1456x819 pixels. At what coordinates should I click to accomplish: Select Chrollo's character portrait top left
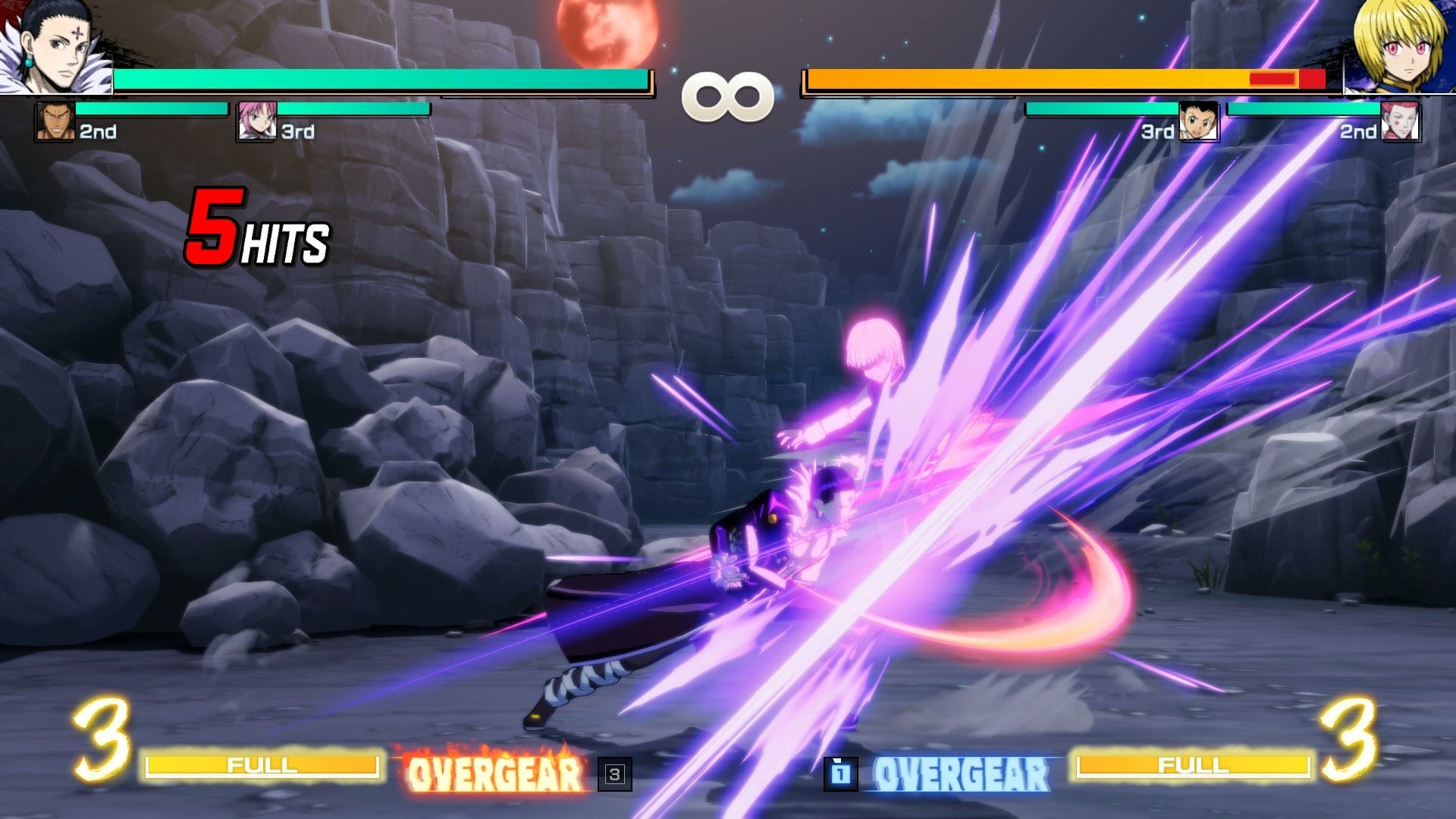[57, 45]
